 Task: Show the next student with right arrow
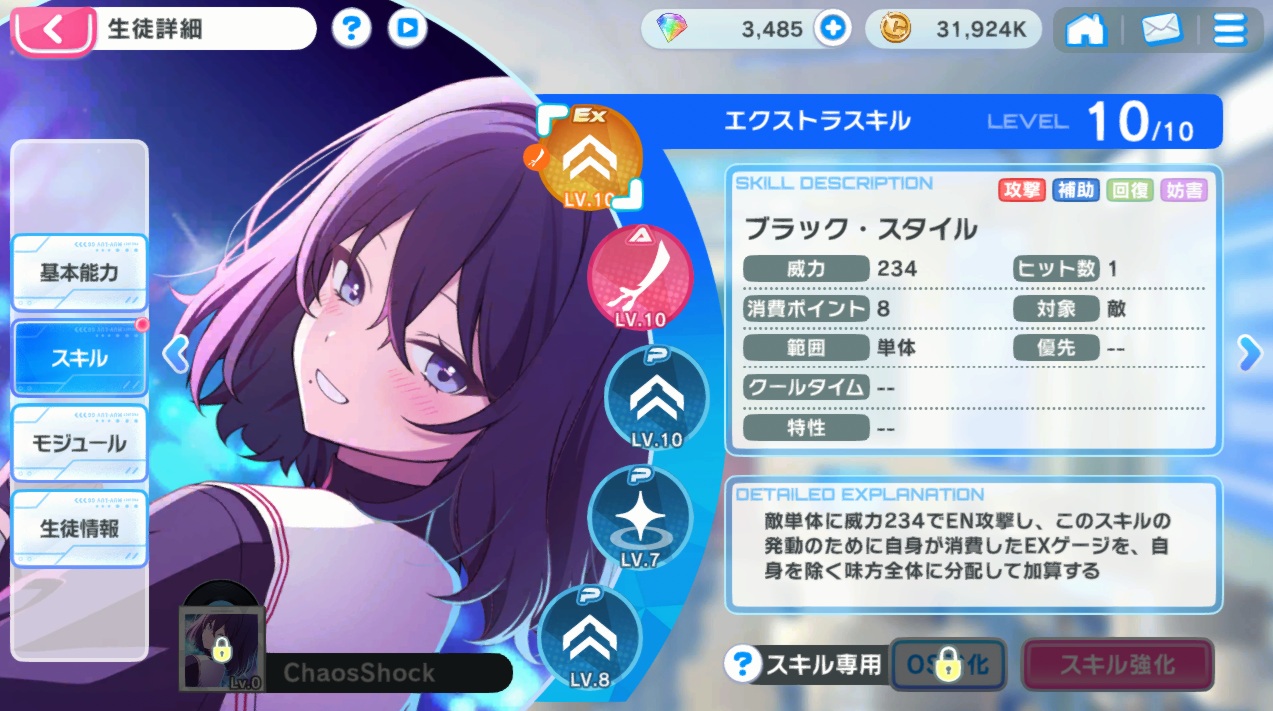(1249, 352)
